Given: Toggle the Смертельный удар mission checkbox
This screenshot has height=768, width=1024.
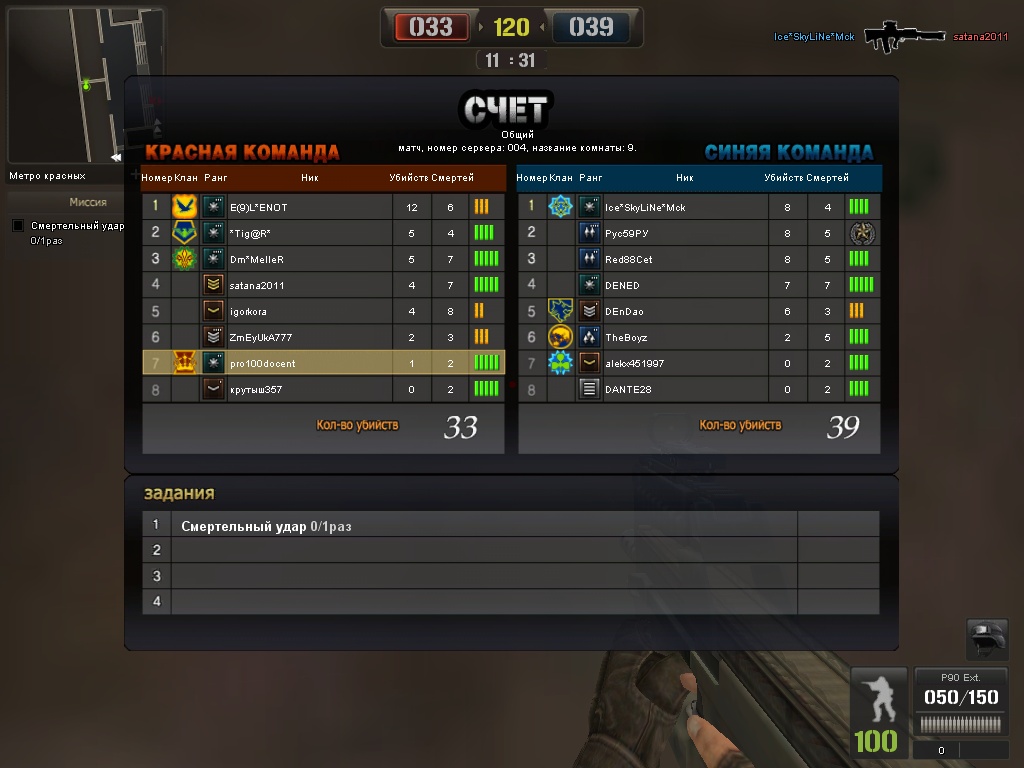Looking at the screenshot, I should [x=18, y=226].
